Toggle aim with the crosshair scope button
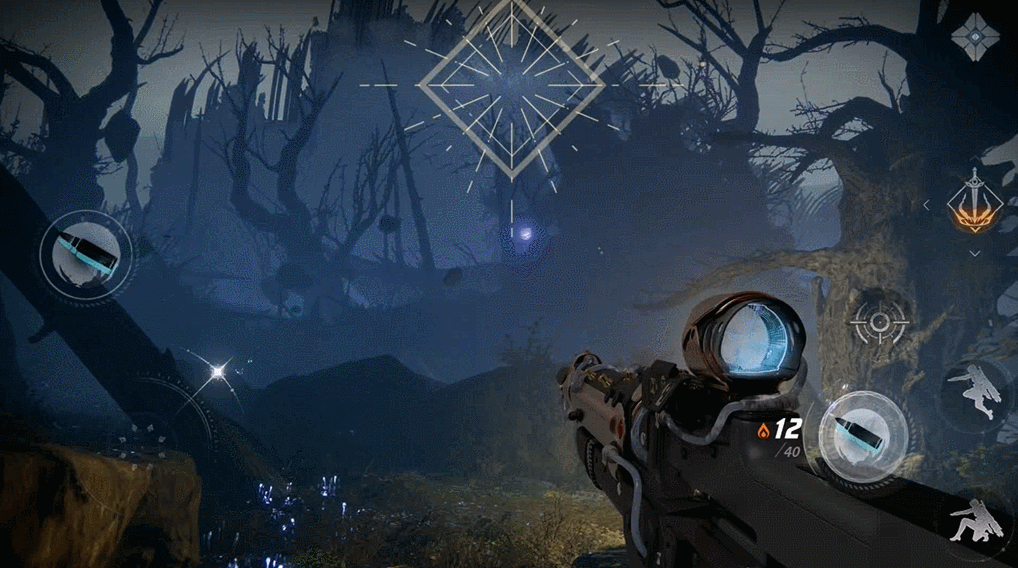 pos(880,322)
